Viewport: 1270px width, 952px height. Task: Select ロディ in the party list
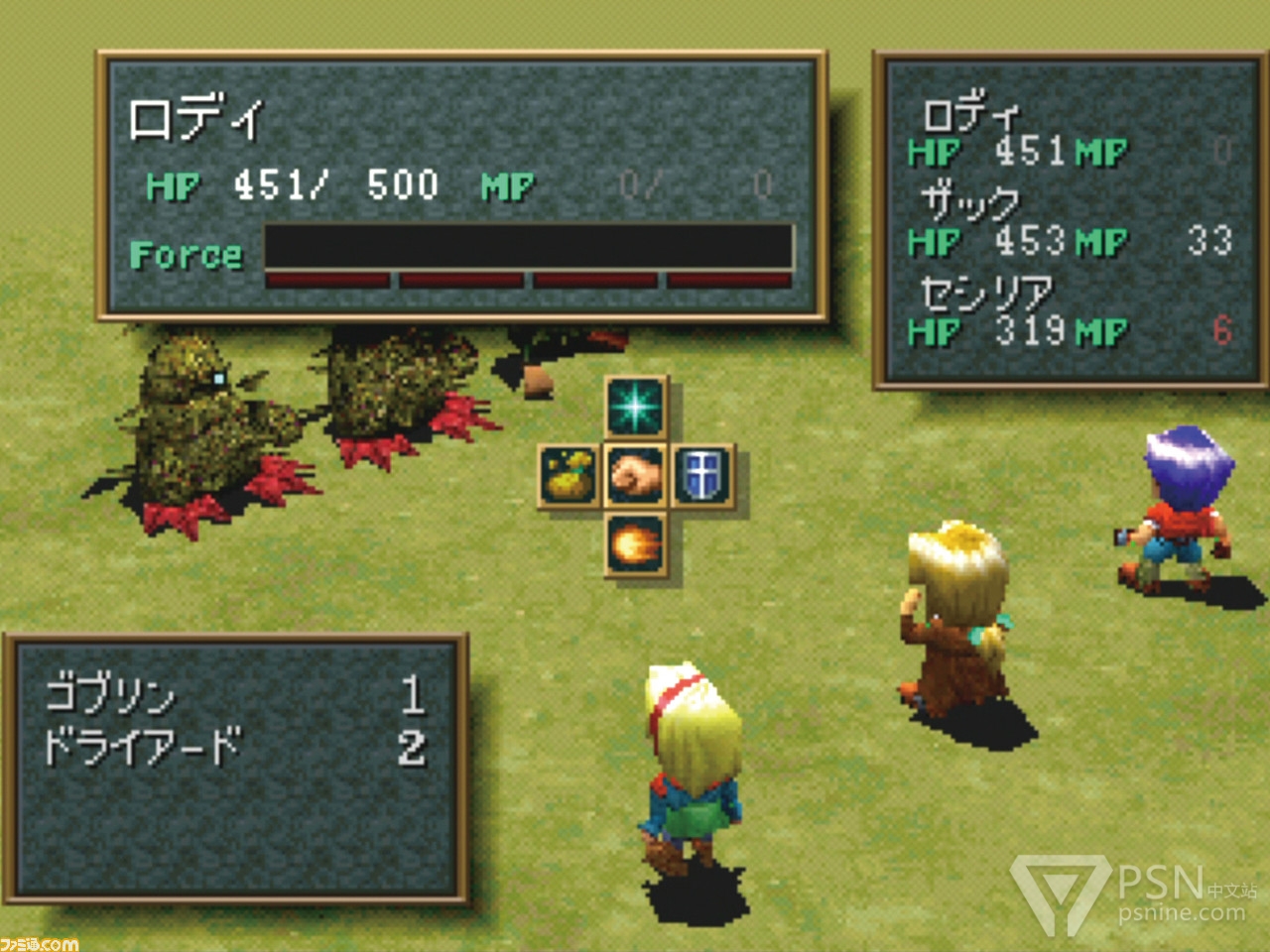970,115
